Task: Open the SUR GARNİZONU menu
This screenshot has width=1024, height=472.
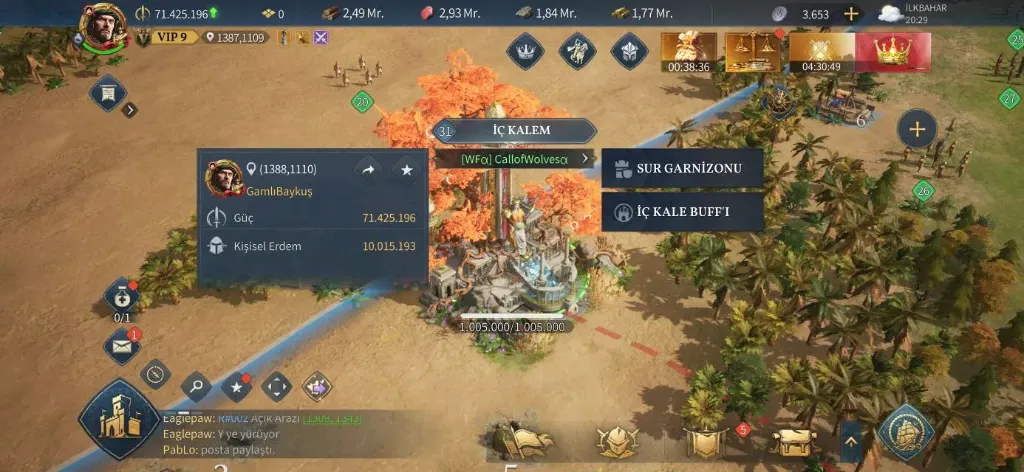Action: point(683,168)
